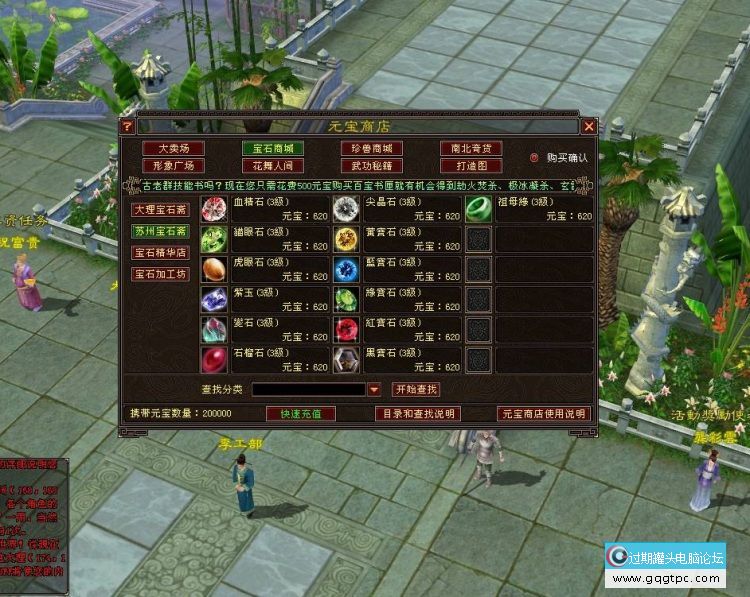750x597 pixels.
Task: Close the 元宝商店 shop window
Action: pos(589,126)
